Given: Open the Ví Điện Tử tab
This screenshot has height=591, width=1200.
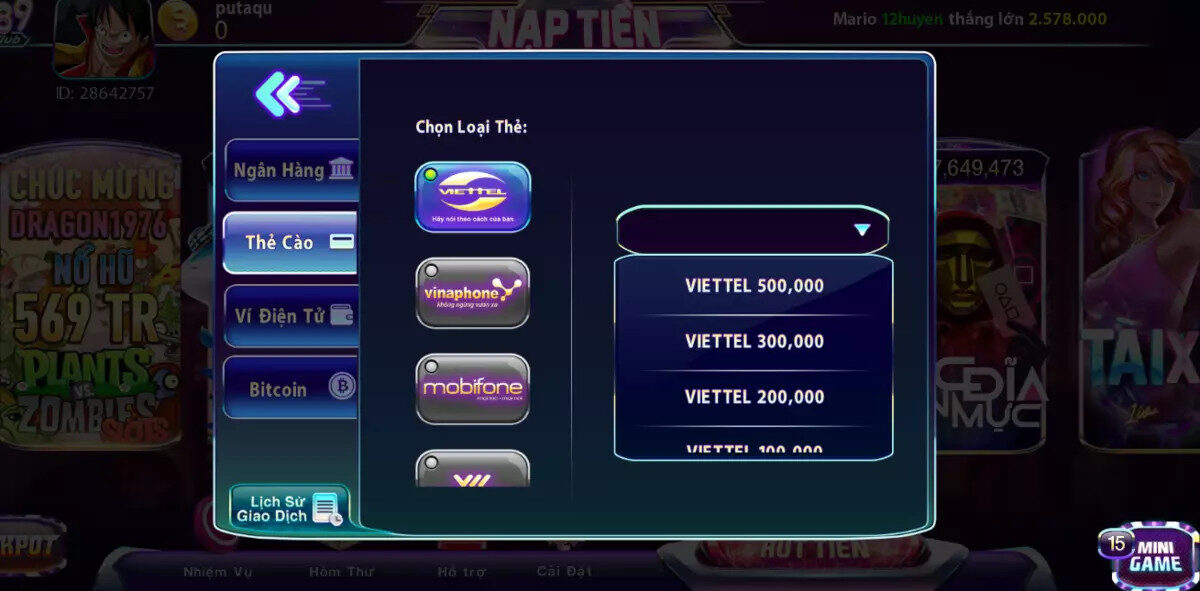Looking at the screenshot, I should click(292, 316).
